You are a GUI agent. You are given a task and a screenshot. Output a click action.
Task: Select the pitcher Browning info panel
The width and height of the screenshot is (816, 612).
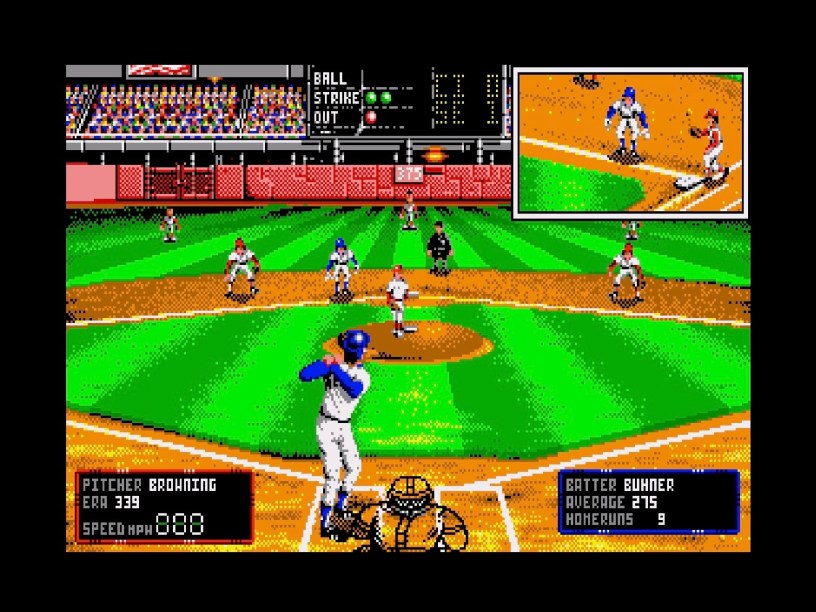164,506
